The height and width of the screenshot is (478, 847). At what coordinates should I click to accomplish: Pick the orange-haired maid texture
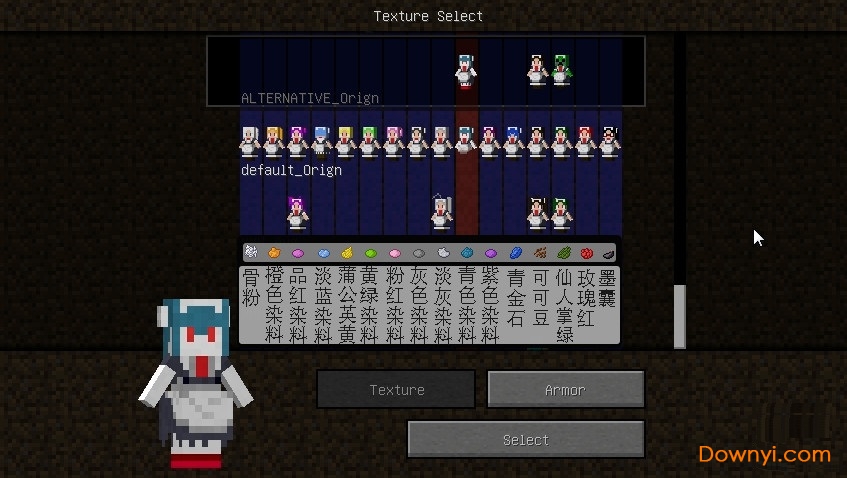273,141
